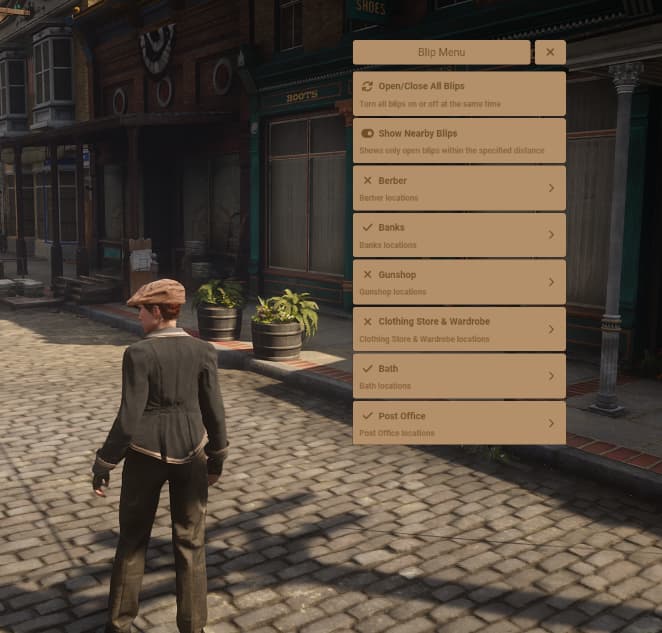Select the Banks locations entry
This screenshot has height=633, width=662.
[x=459, y=235]
